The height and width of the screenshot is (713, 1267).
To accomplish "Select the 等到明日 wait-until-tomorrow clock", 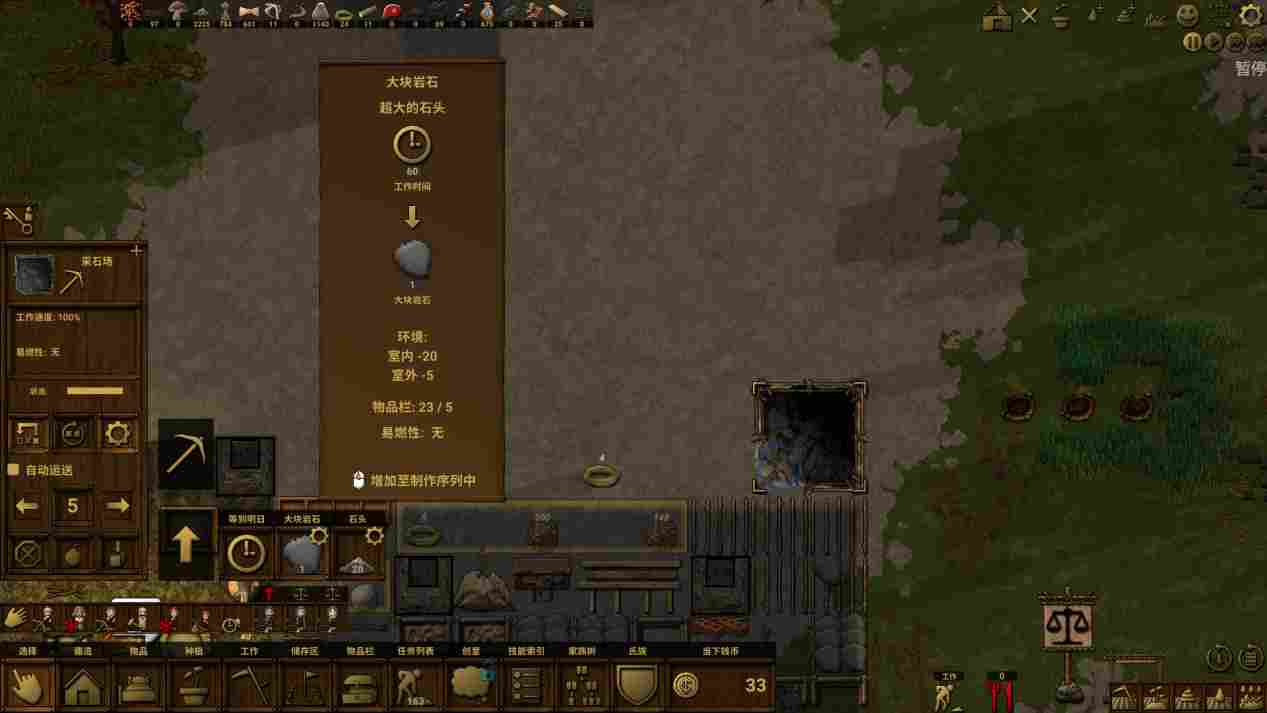I will 246,552.
